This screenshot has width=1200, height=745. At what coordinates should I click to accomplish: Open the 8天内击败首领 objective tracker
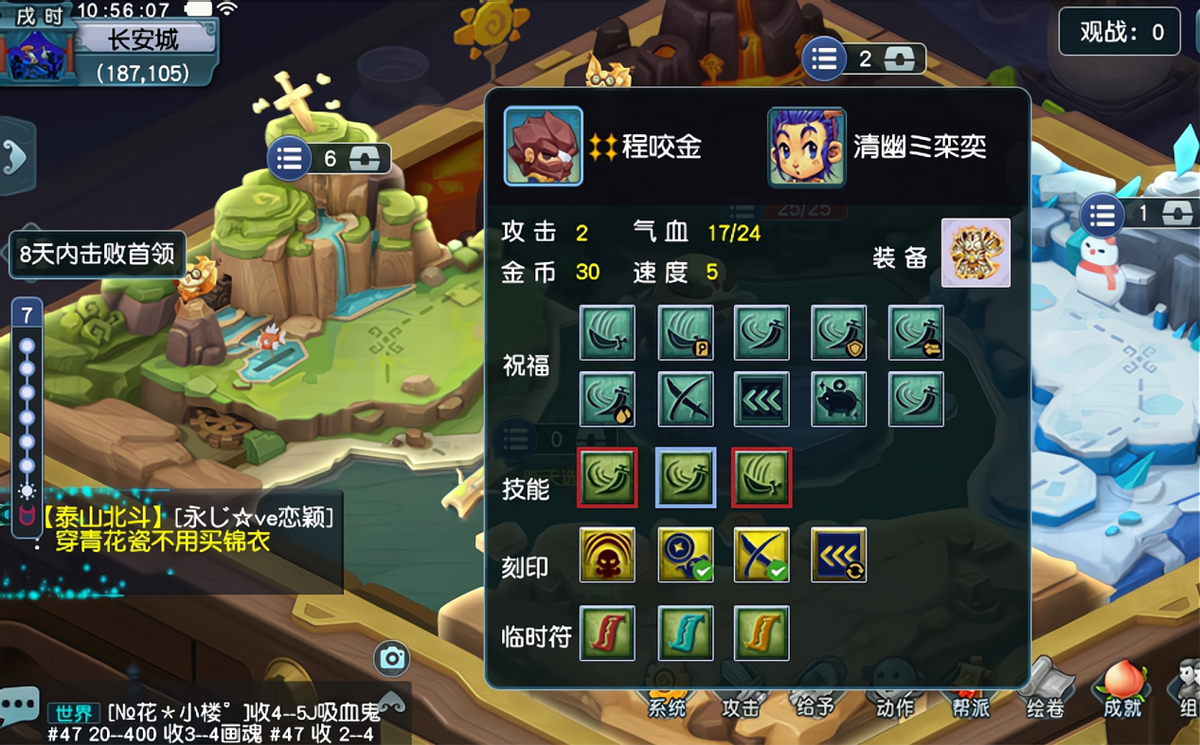pos(96,254)
